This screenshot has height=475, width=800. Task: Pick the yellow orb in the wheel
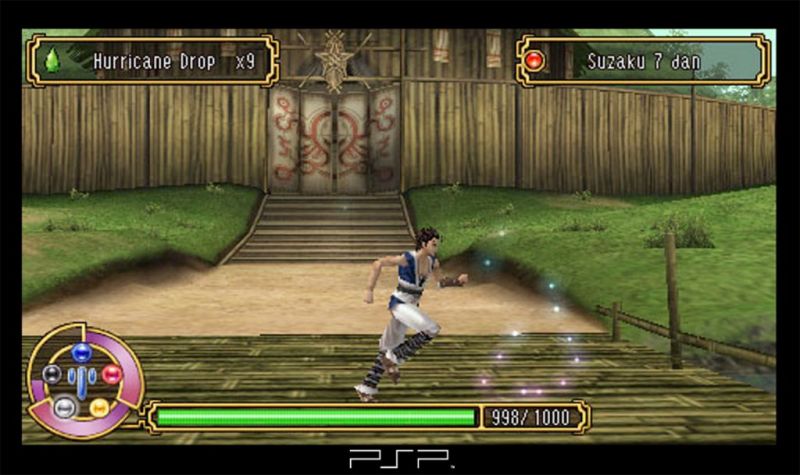tap(99, 407)
